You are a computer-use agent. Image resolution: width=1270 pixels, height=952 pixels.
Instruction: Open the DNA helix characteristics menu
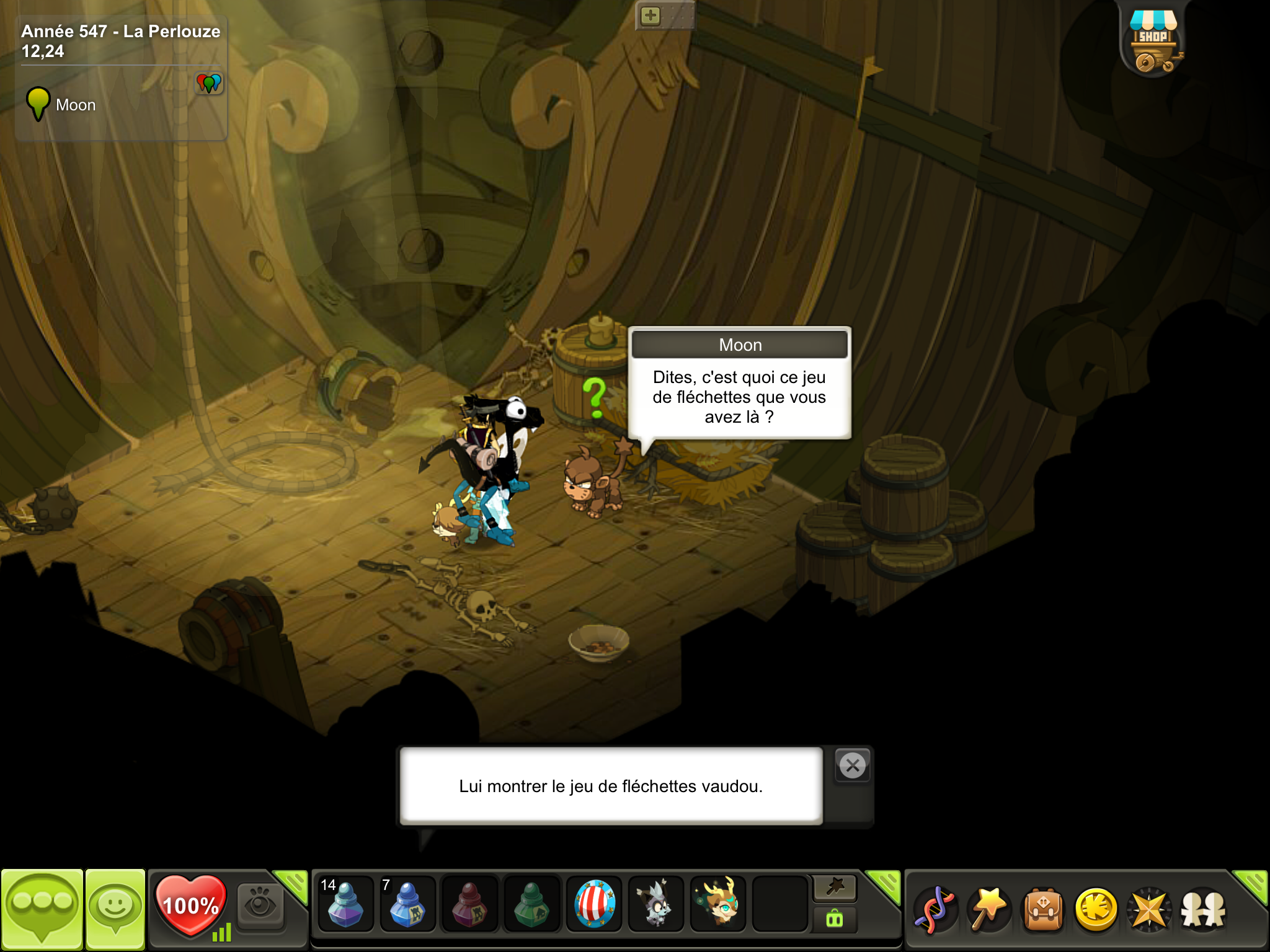click(935, 910)
